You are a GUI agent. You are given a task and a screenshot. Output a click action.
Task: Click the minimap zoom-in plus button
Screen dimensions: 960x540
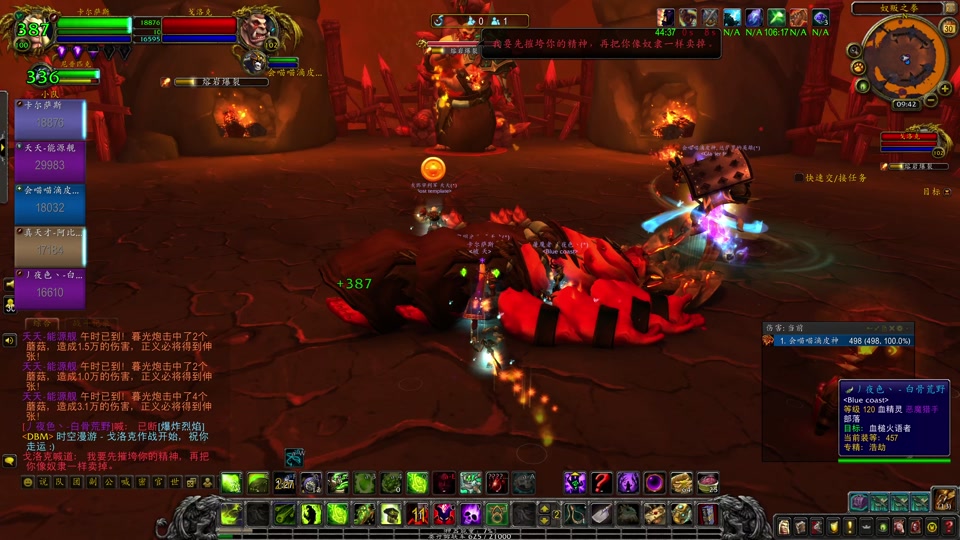945,88
